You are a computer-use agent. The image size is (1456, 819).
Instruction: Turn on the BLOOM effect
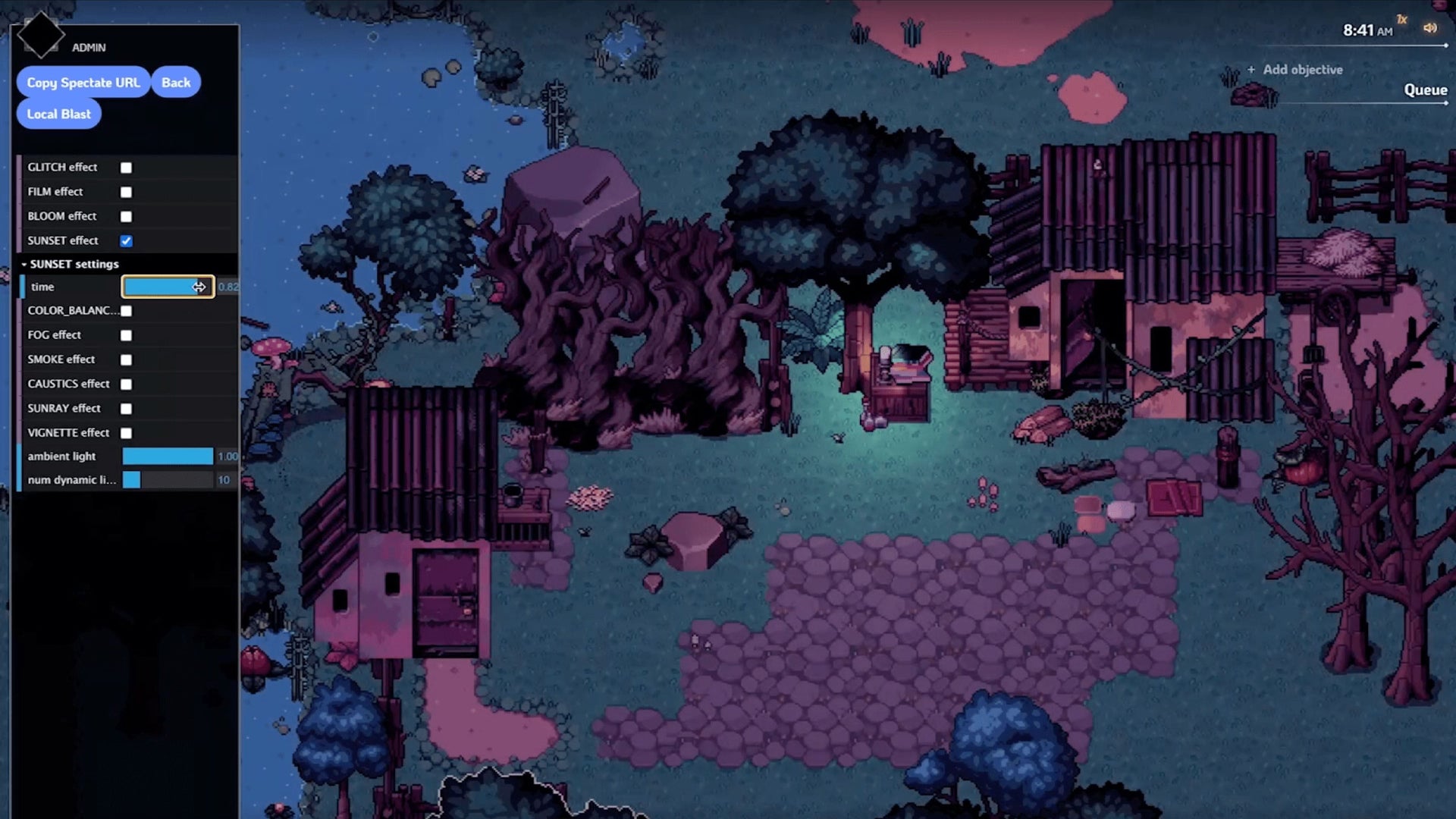click(x=126, y=216)
